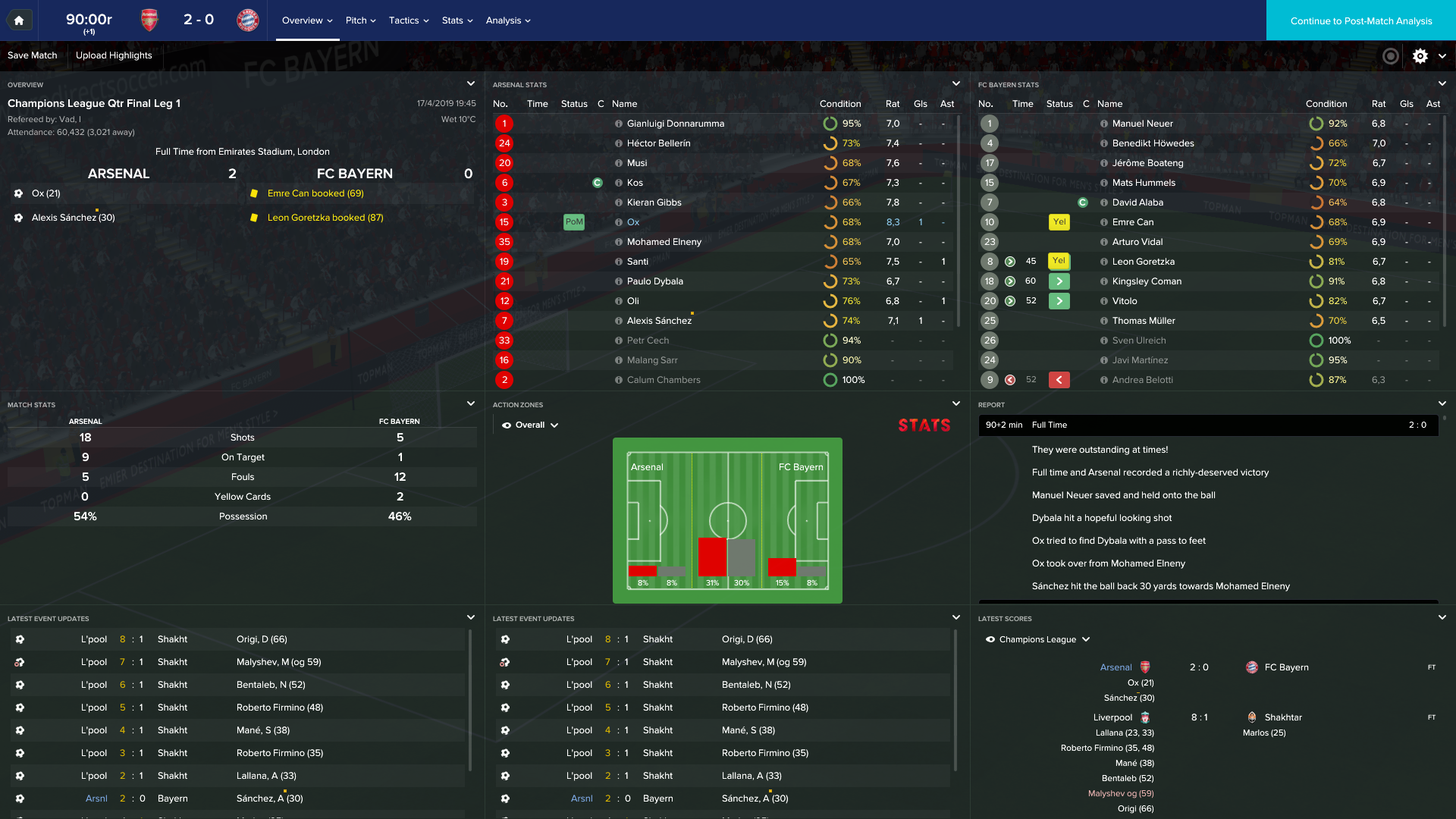View Thomas Müller's player entry
The height and width of the screenshot is (819, 1456).
1144,321
